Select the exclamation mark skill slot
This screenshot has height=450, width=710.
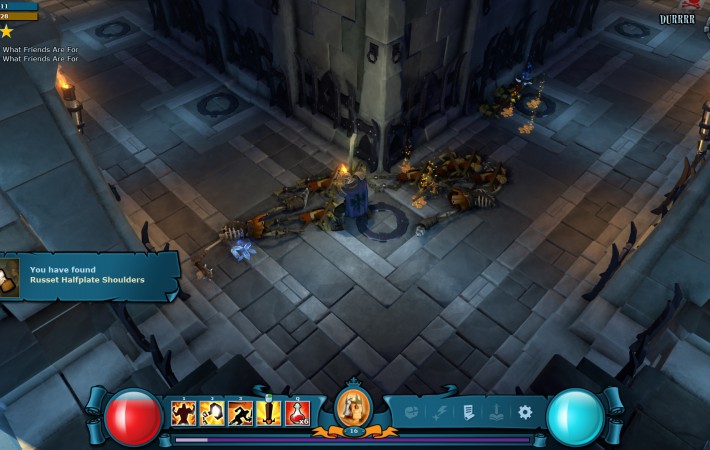(268, 412)
